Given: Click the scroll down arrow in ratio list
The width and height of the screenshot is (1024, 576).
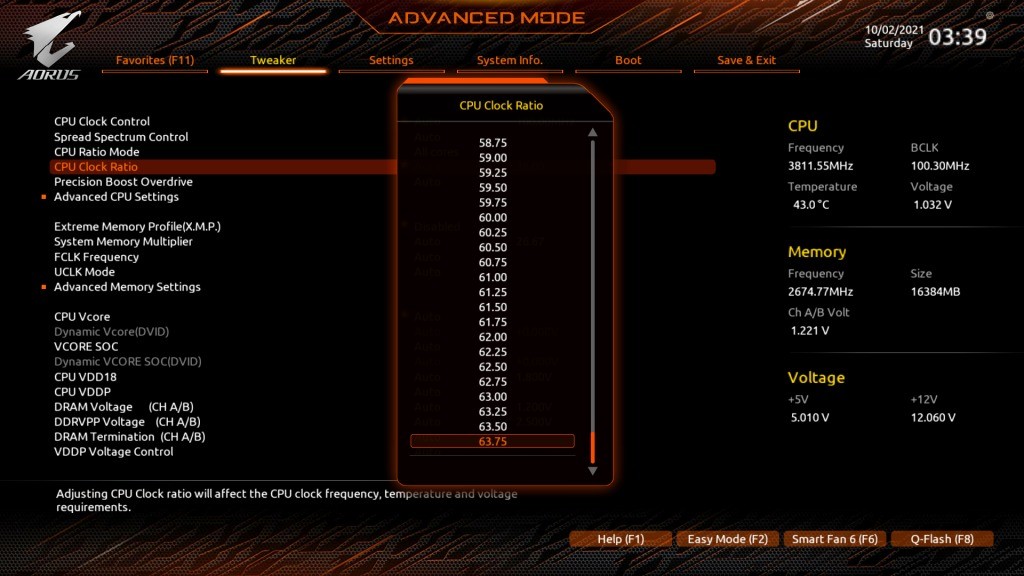Looking at the screenshot, I should [x=593, y=470].
